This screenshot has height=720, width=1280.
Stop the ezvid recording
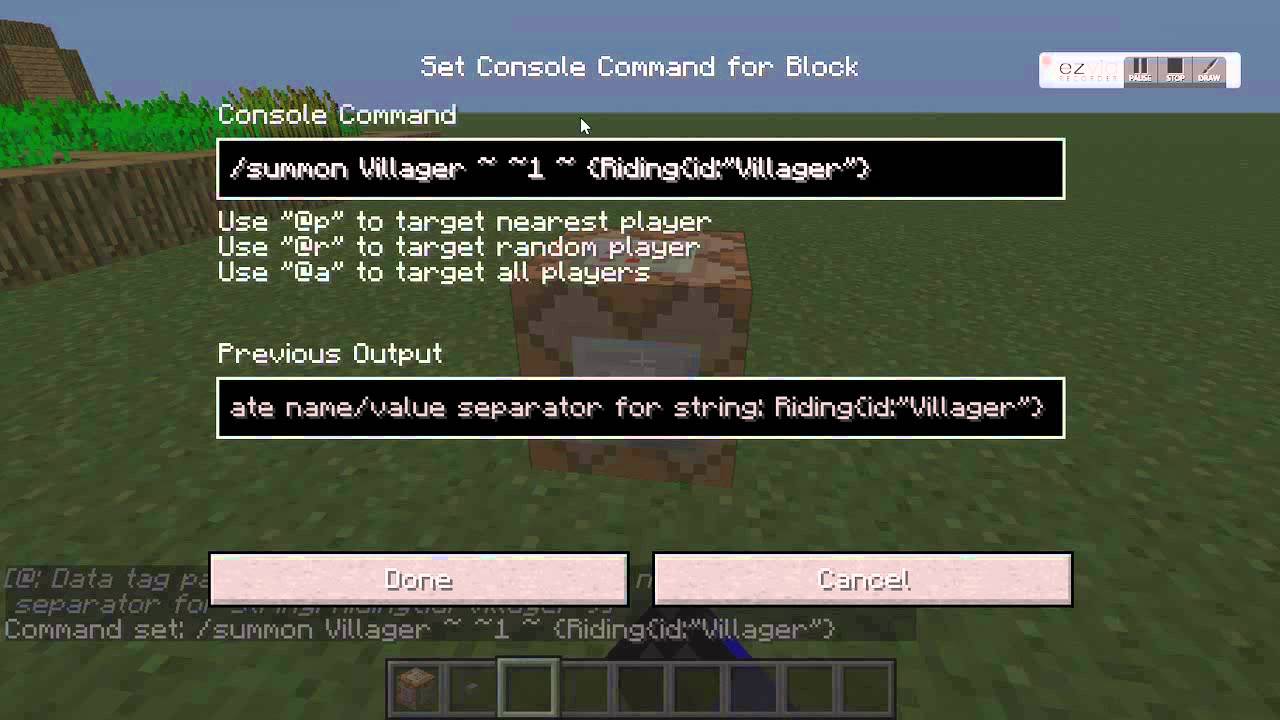coord(1175,71)
